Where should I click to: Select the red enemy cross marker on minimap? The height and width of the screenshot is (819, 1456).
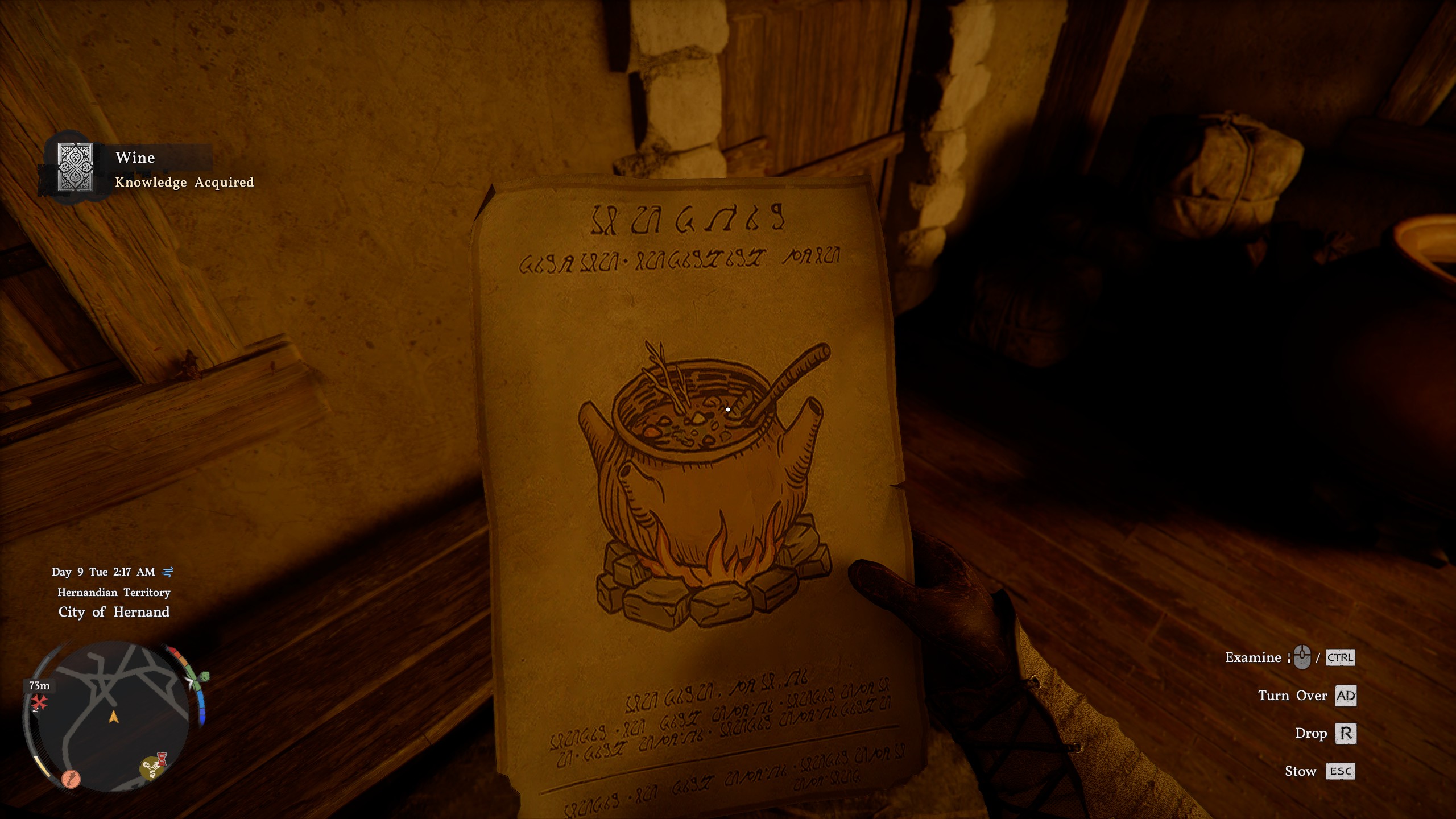(x=39, y=703)
